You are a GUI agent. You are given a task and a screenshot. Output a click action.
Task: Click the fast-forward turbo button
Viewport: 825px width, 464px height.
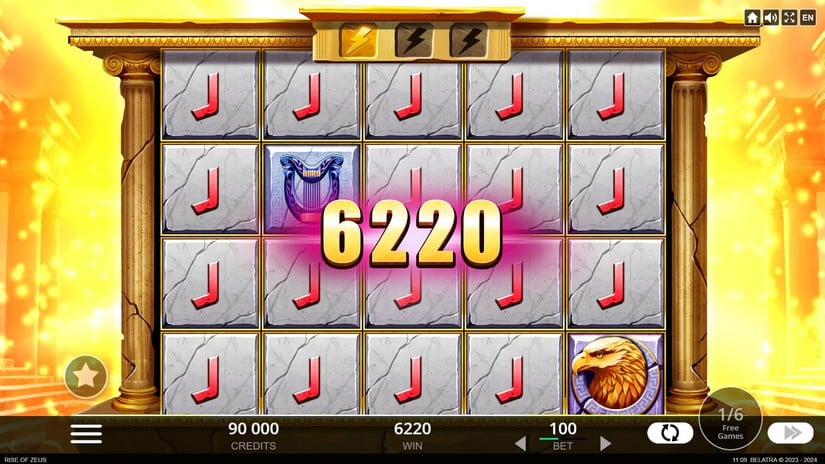(790, 433)
